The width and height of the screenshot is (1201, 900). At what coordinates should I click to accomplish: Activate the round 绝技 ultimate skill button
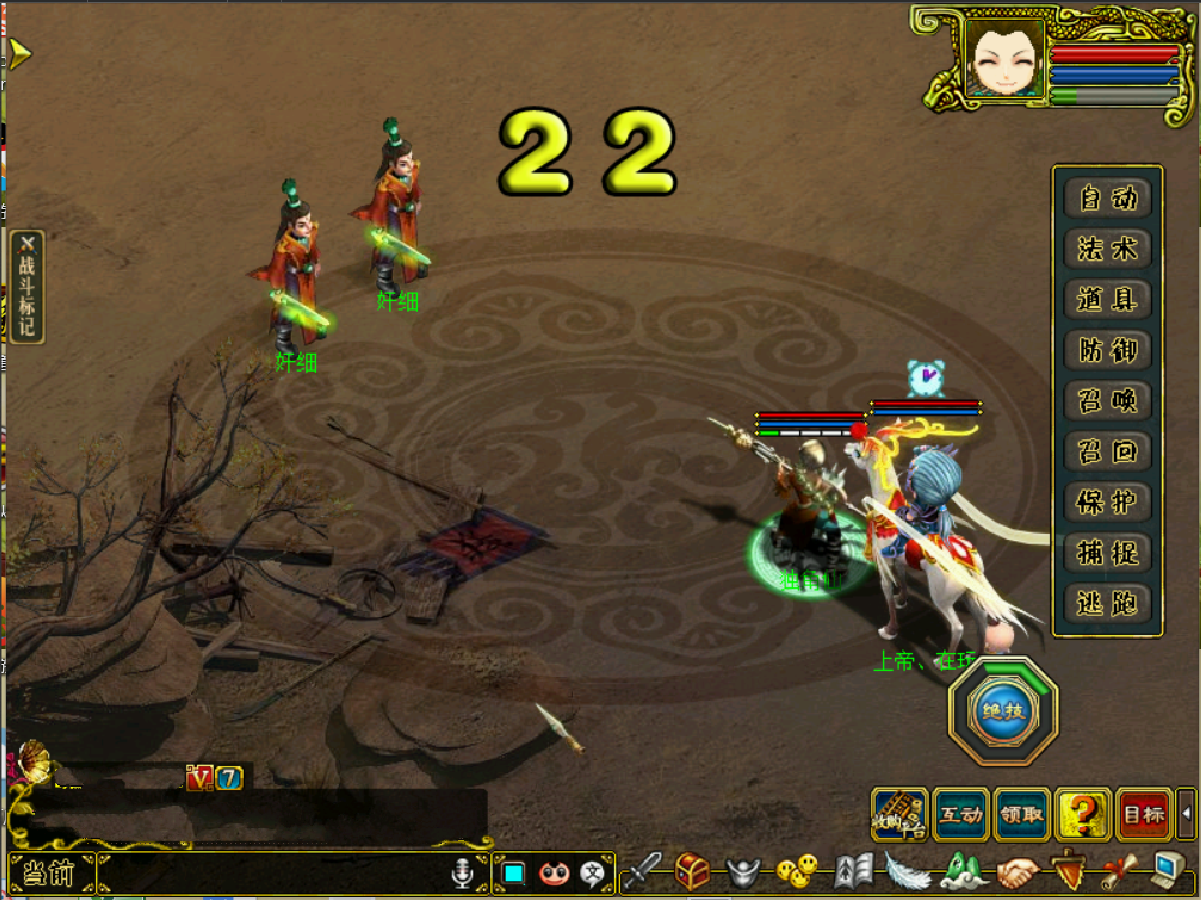[1003, 712]
